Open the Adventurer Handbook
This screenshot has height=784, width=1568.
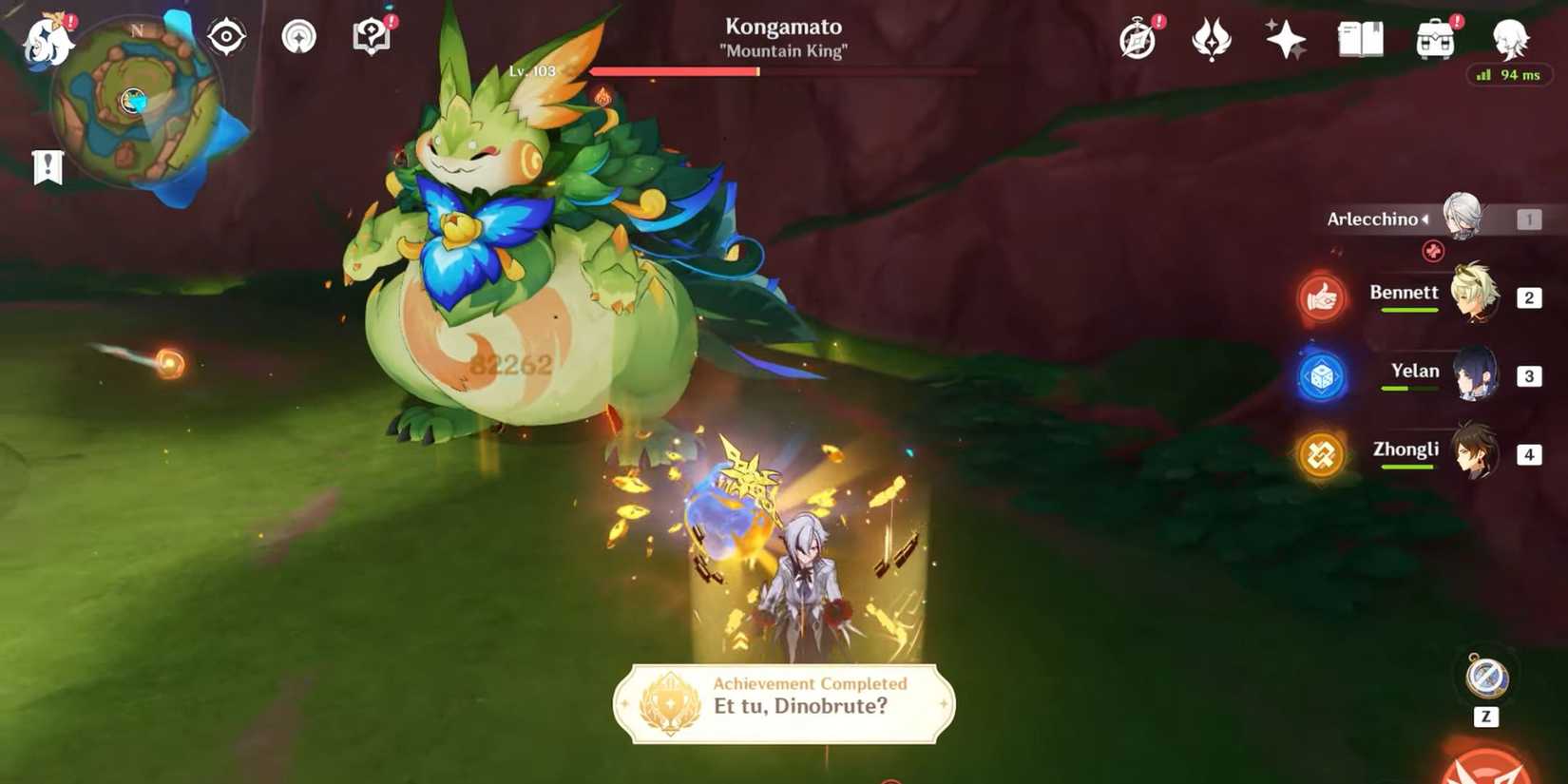point(1359,40)
